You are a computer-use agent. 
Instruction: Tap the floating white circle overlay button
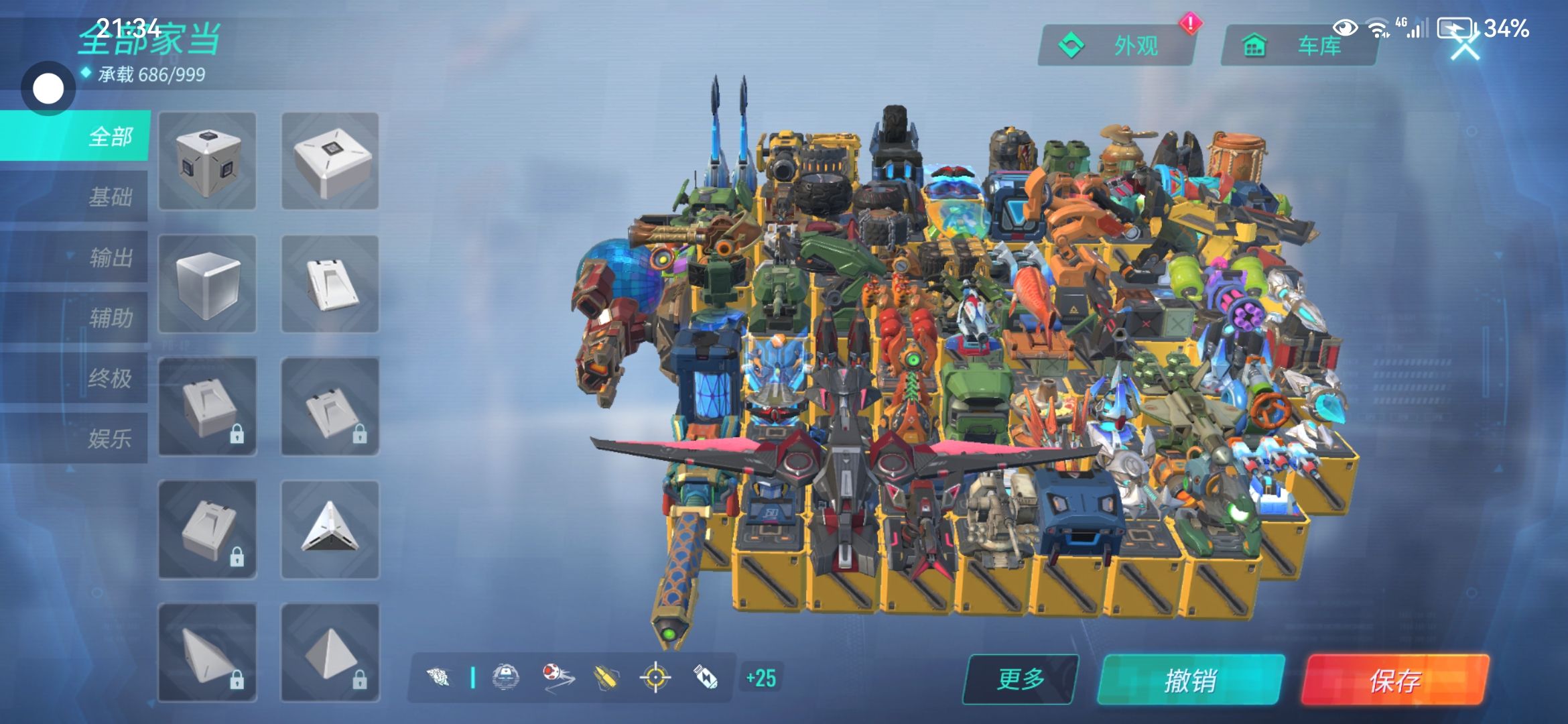pos(48,88)
